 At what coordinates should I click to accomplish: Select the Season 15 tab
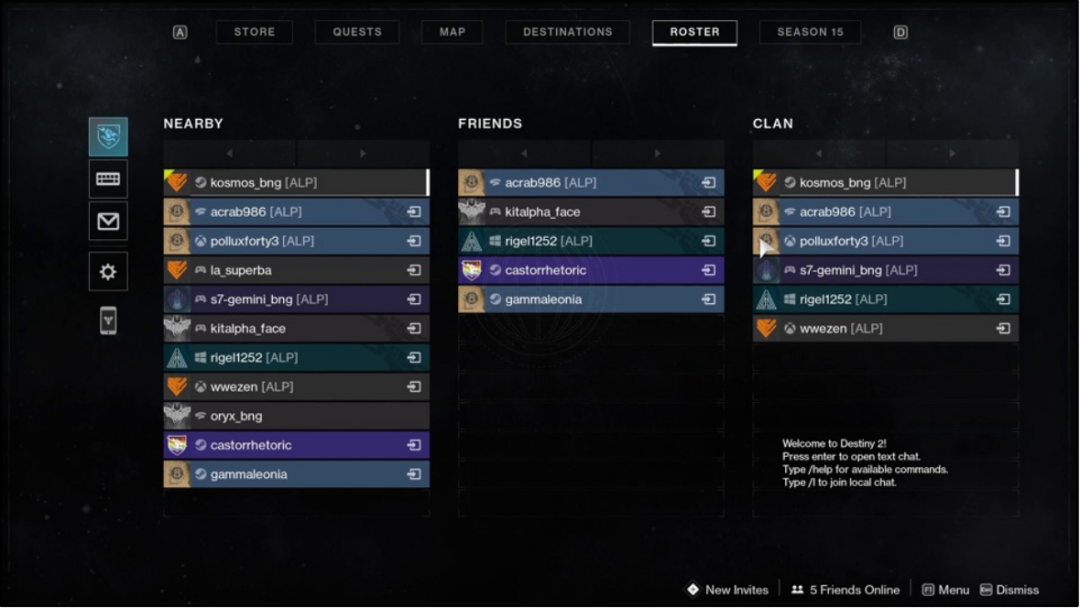(810, 32)
